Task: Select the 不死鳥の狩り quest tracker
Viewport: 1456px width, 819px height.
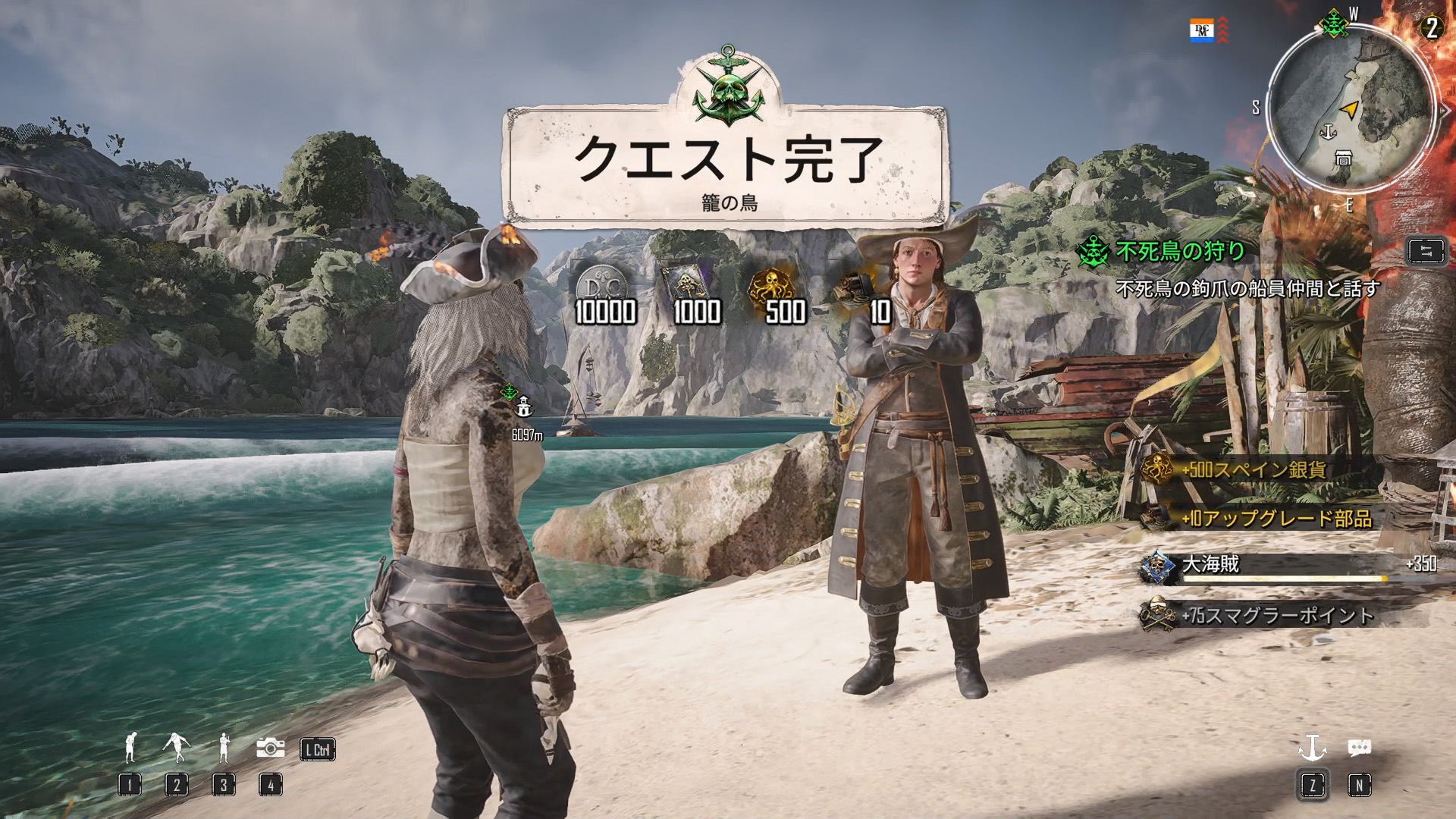Action: click(x=1179, y=251)
